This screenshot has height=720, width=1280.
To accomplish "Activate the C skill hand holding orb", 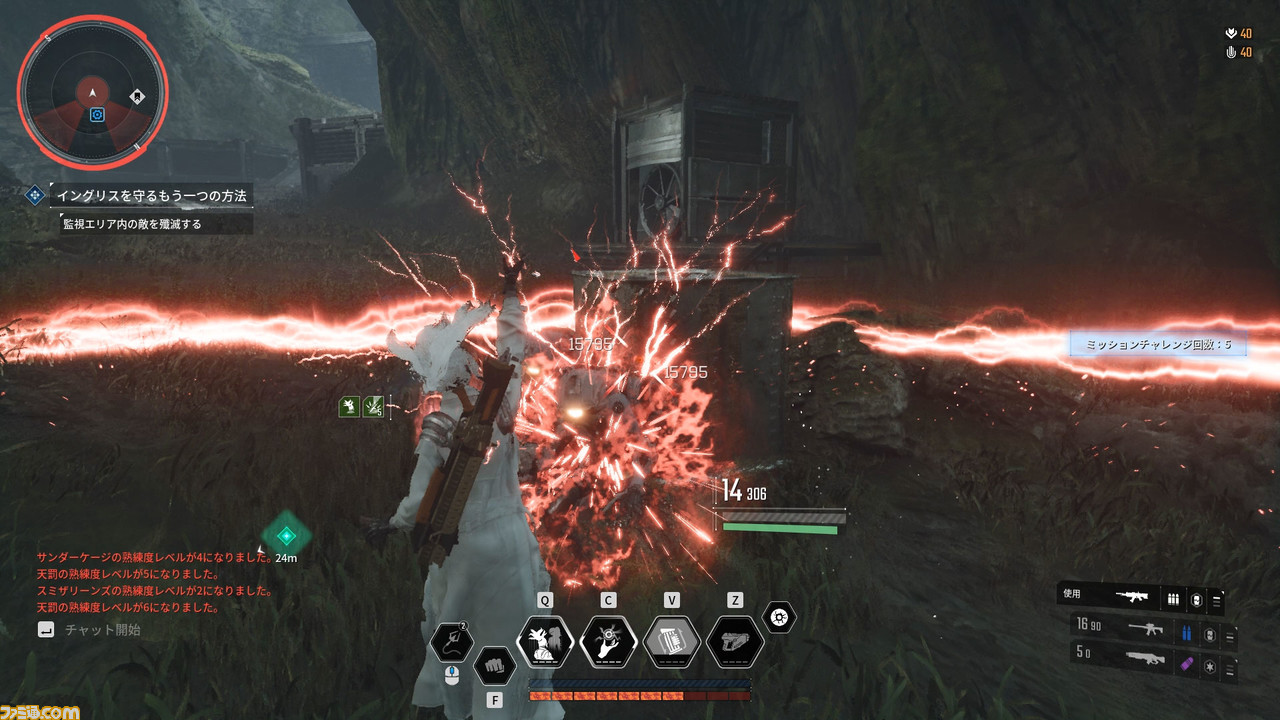I will 608,641.
